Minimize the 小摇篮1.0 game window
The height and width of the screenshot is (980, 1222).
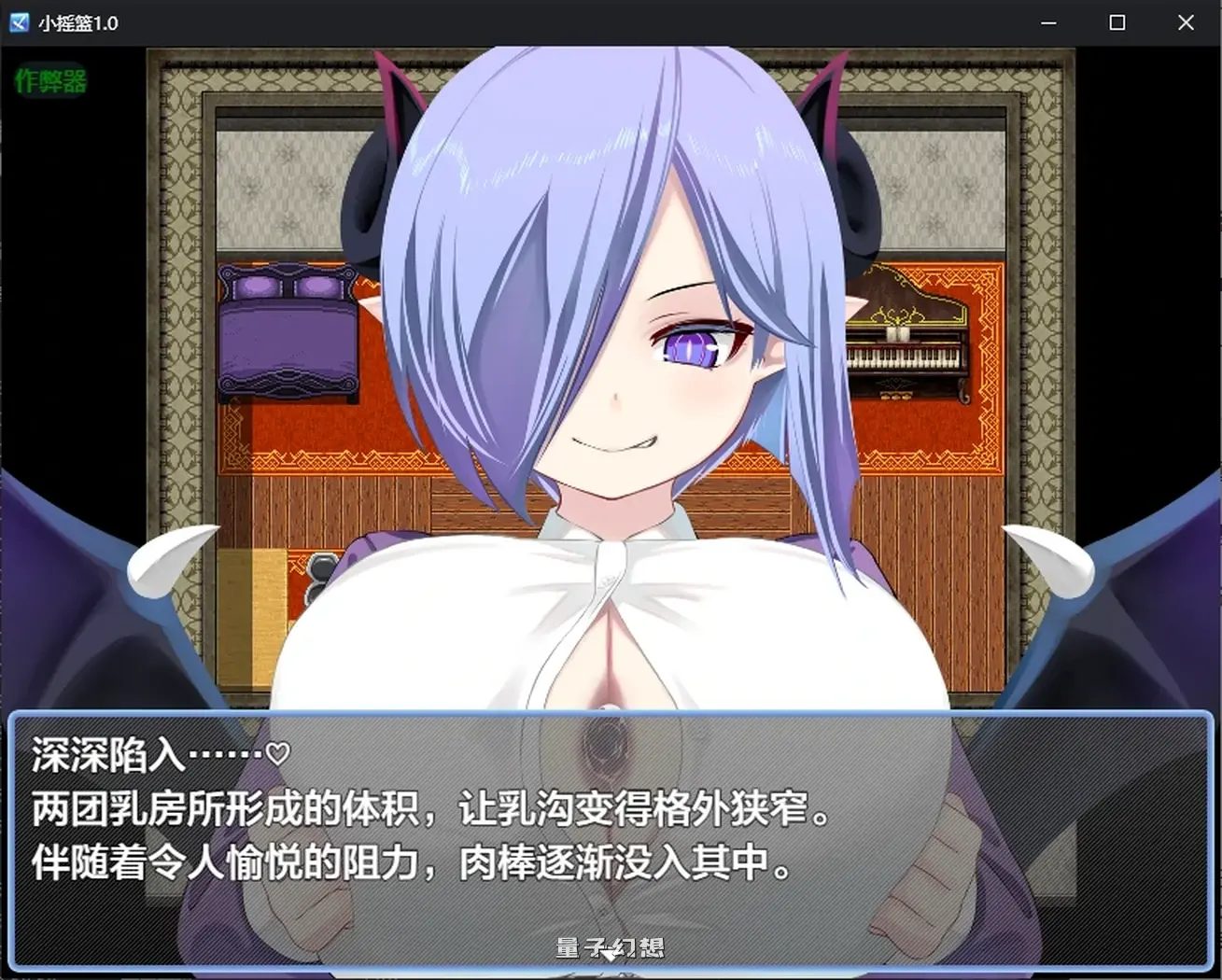[1048, 21]
